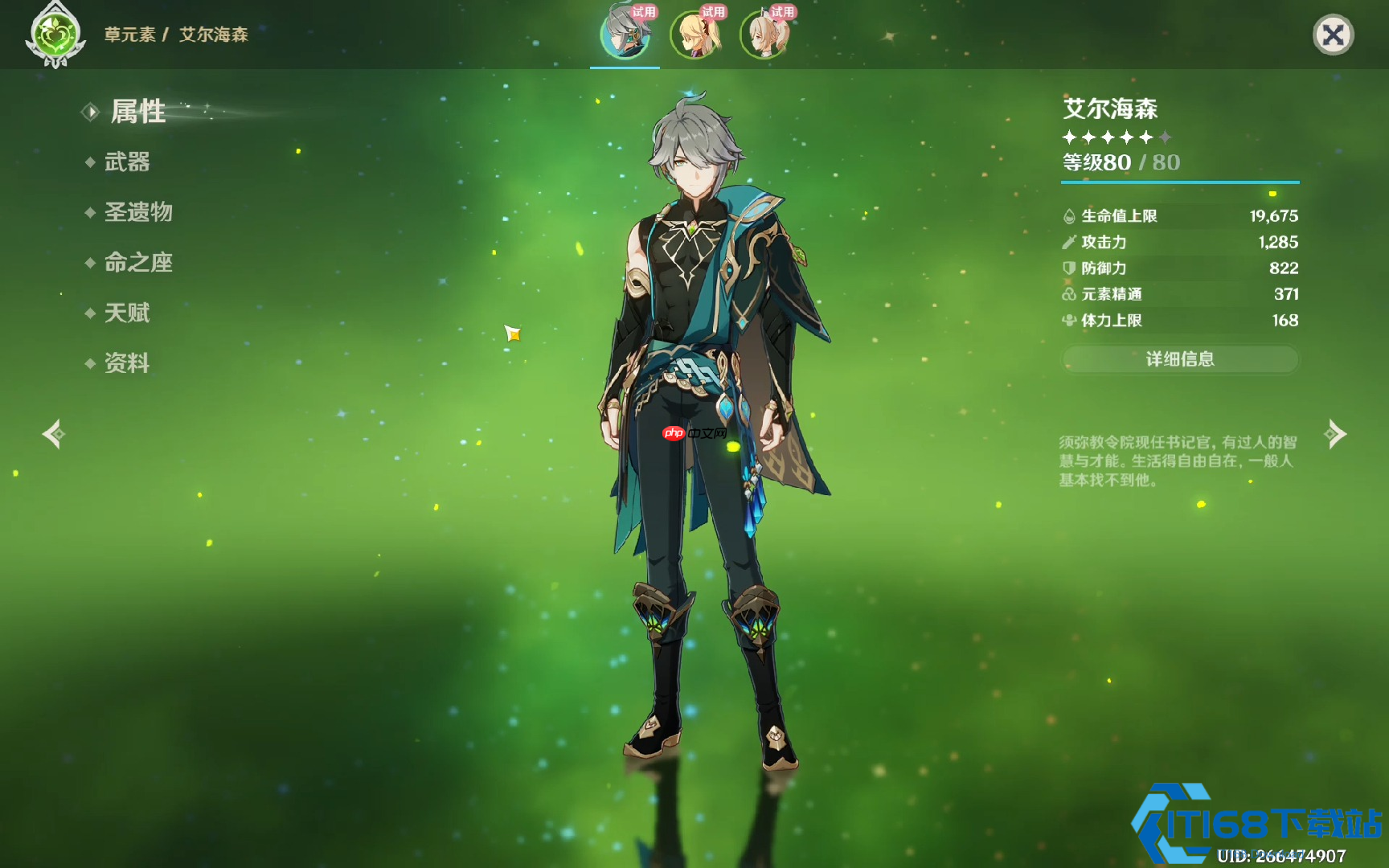Select the 武器 weapon menu entry

127,162
